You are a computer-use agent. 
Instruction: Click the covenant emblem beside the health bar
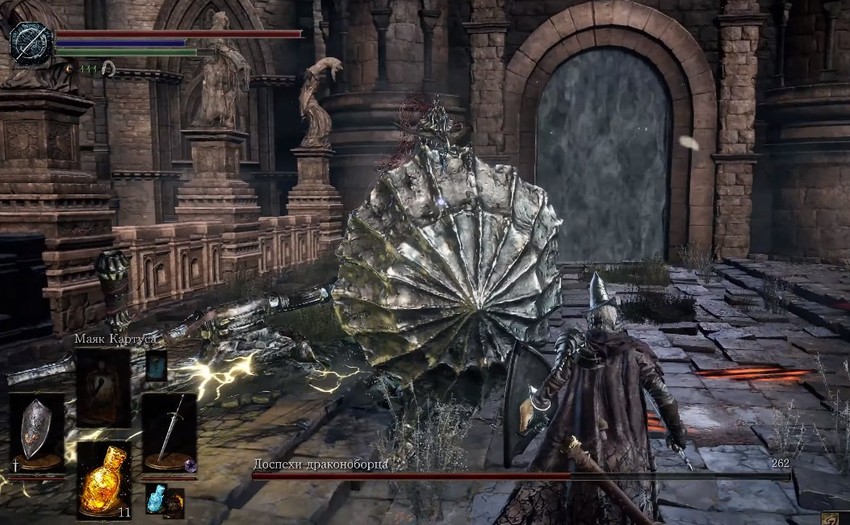(x=30, y=43)
